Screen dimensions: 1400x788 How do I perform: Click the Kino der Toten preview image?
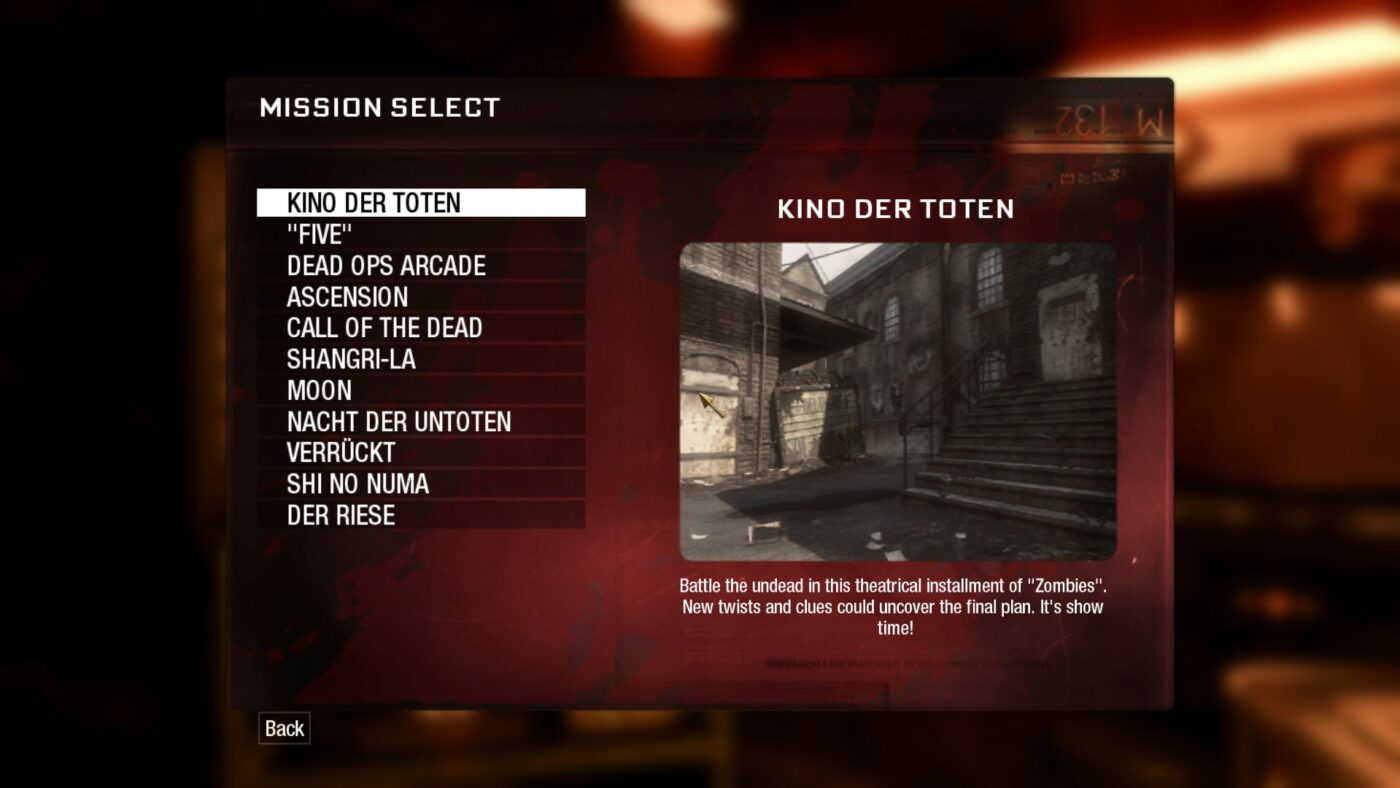click(x=897, y=401)
